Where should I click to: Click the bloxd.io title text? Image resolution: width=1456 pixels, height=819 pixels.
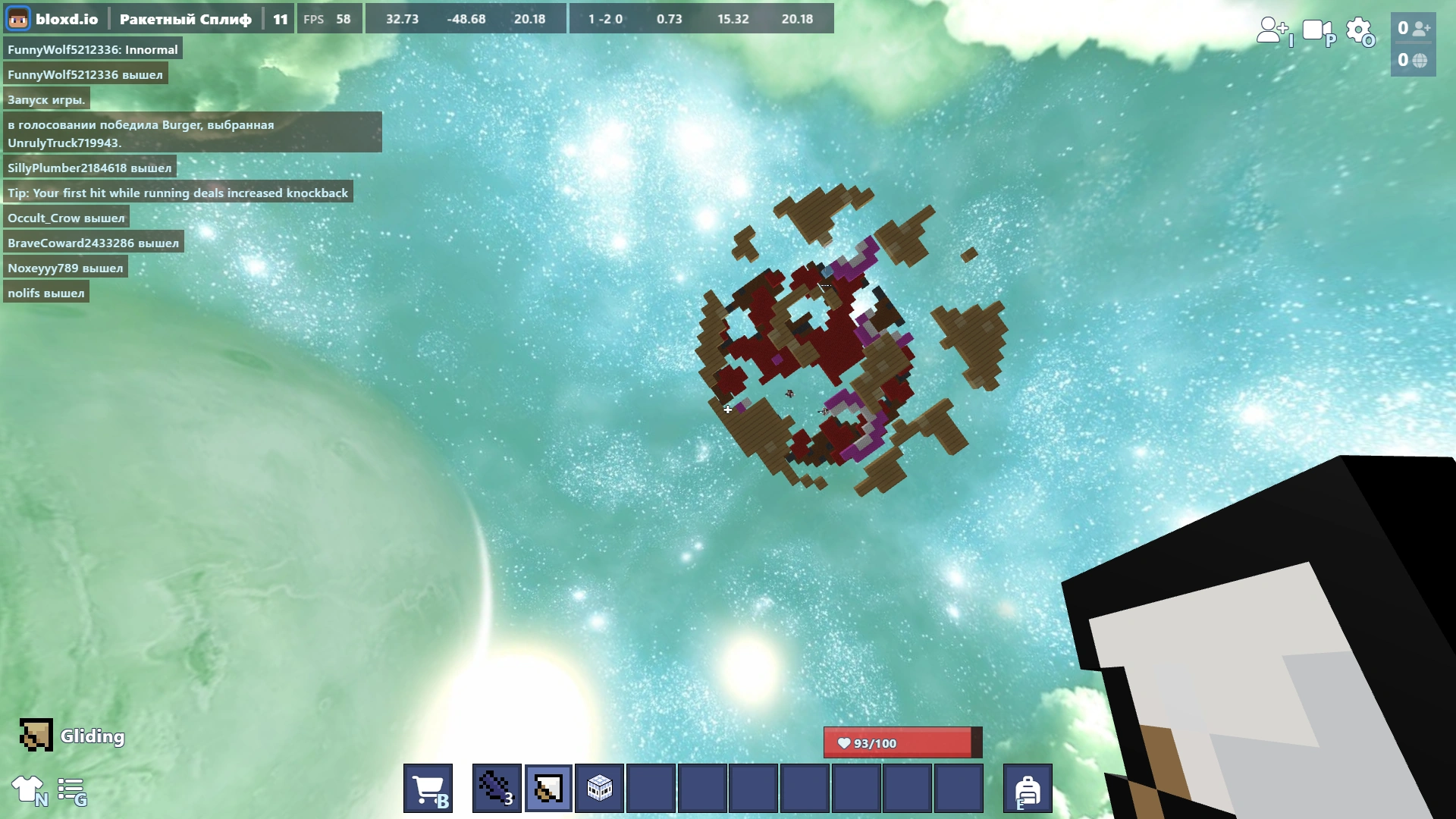[x=68, y=18]
